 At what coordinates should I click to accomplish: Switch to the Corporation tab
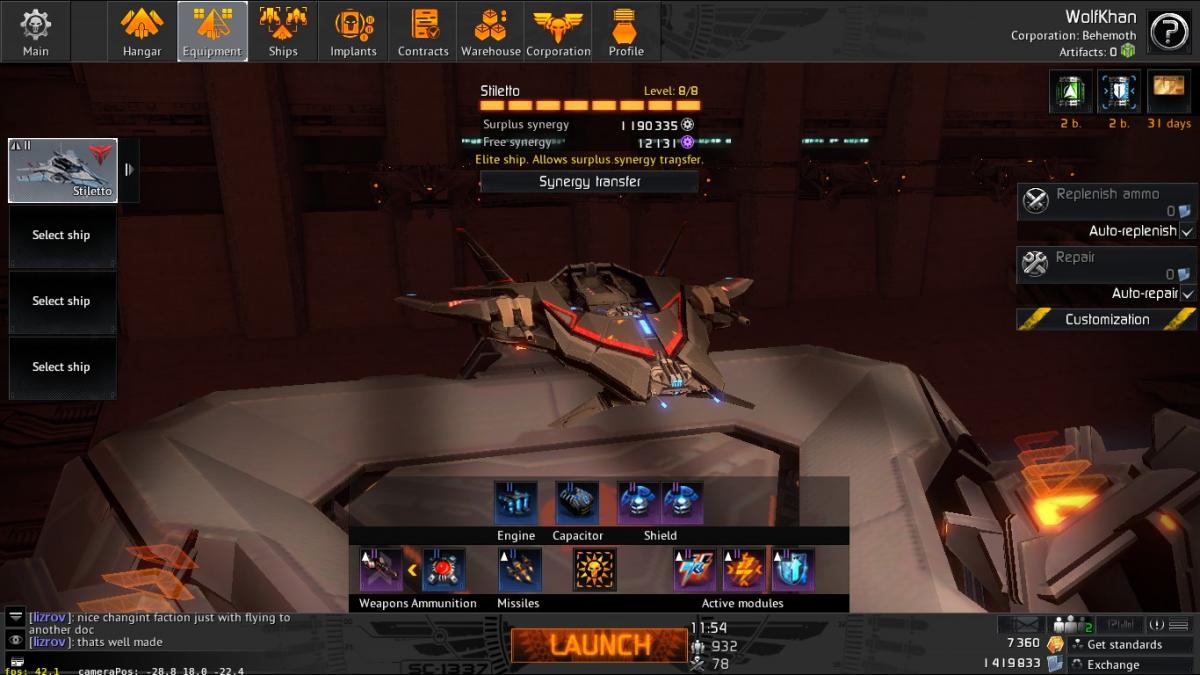[x=558, y=32]
